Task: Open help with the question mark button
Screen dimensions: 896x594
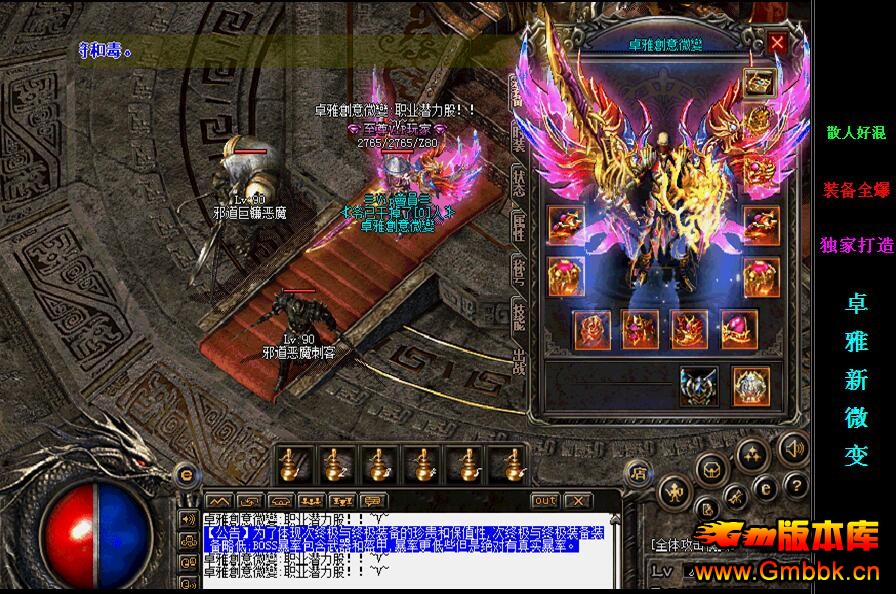Action: 795,486
